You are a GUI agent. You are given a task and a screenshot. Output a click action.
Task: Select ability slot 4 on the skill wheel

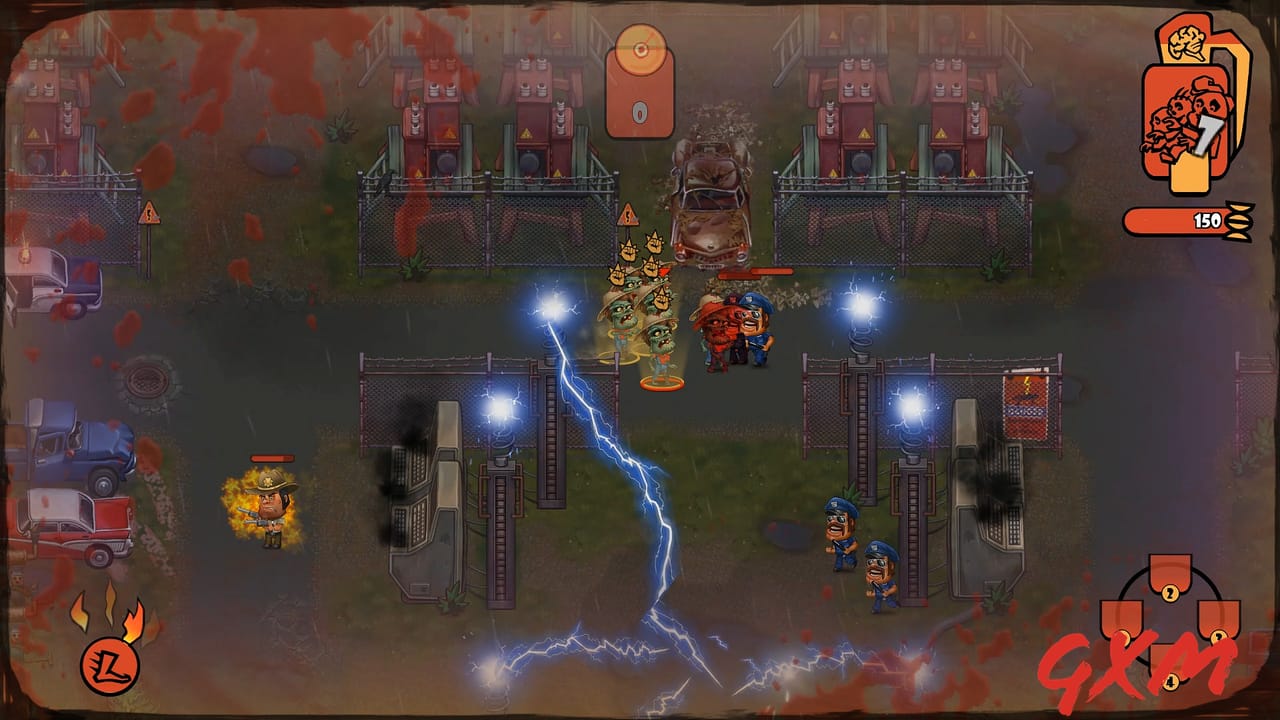pyautogui.click(x=1170, y=678)
